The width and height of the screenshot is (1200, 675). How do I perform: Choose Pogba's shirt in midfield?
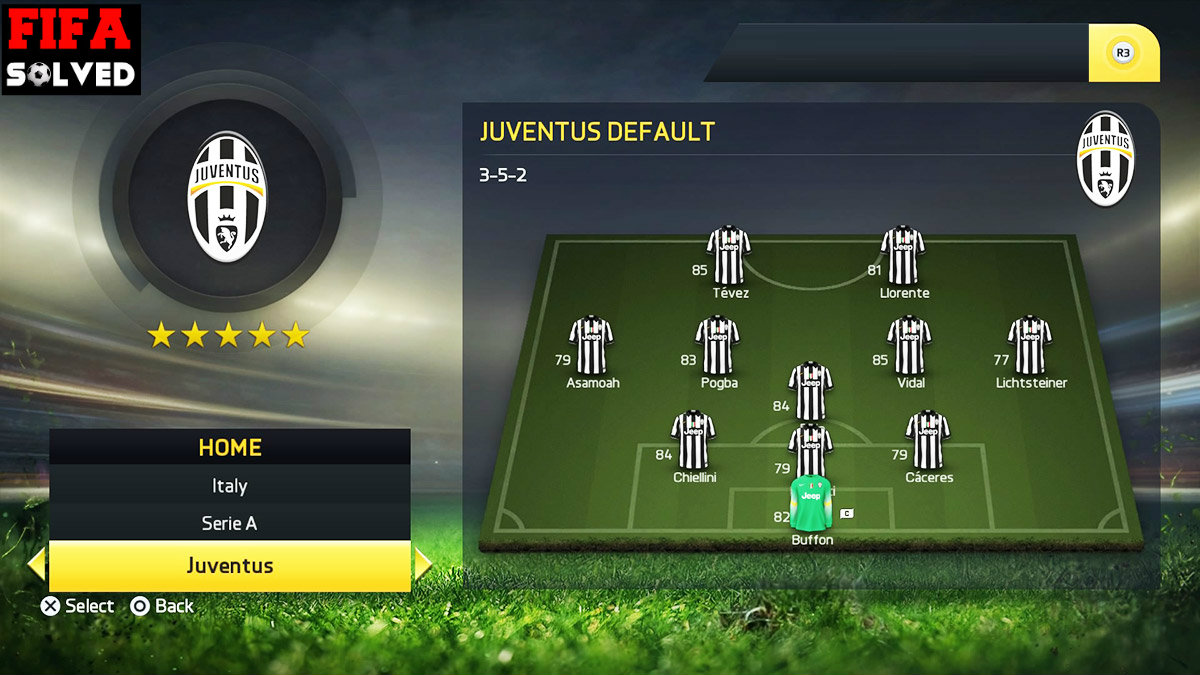click(717, 345)
